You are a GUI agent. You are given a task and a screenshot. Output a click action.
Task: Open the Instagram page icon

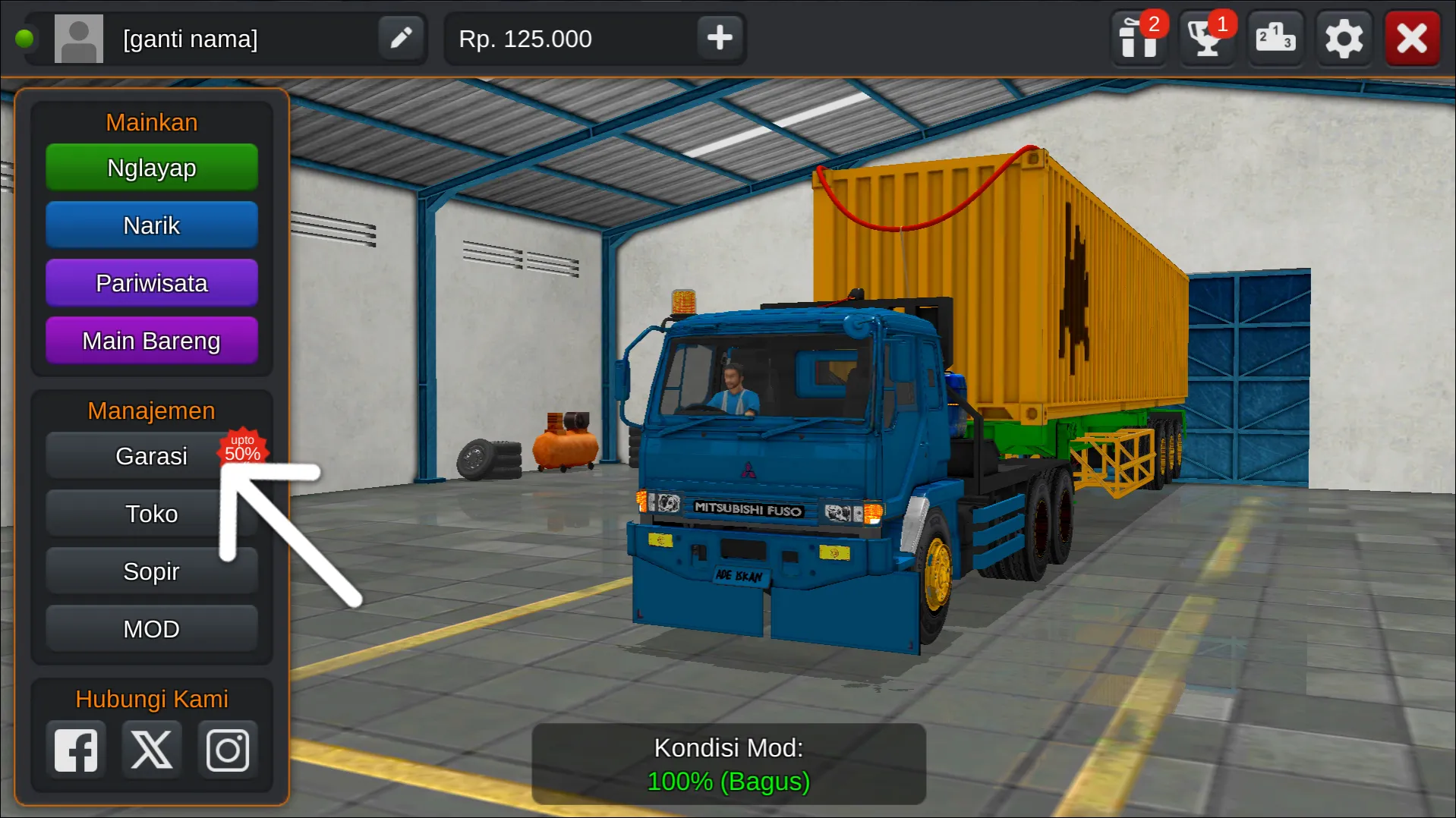[x=227, y=749]
